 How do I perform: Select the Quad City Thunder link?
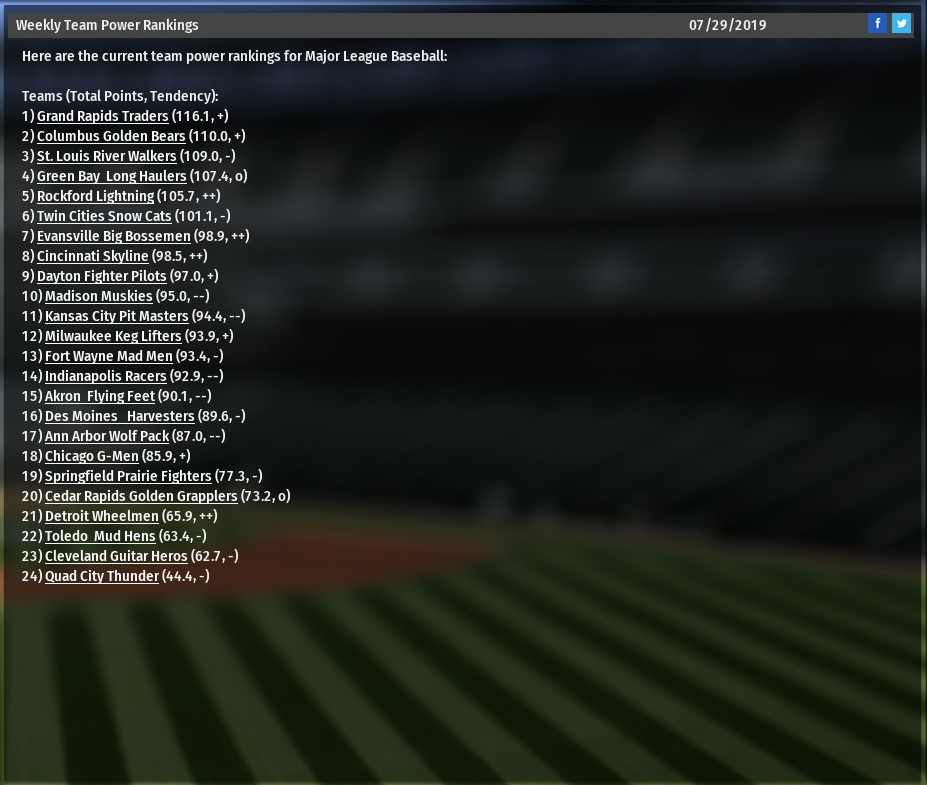101,576
